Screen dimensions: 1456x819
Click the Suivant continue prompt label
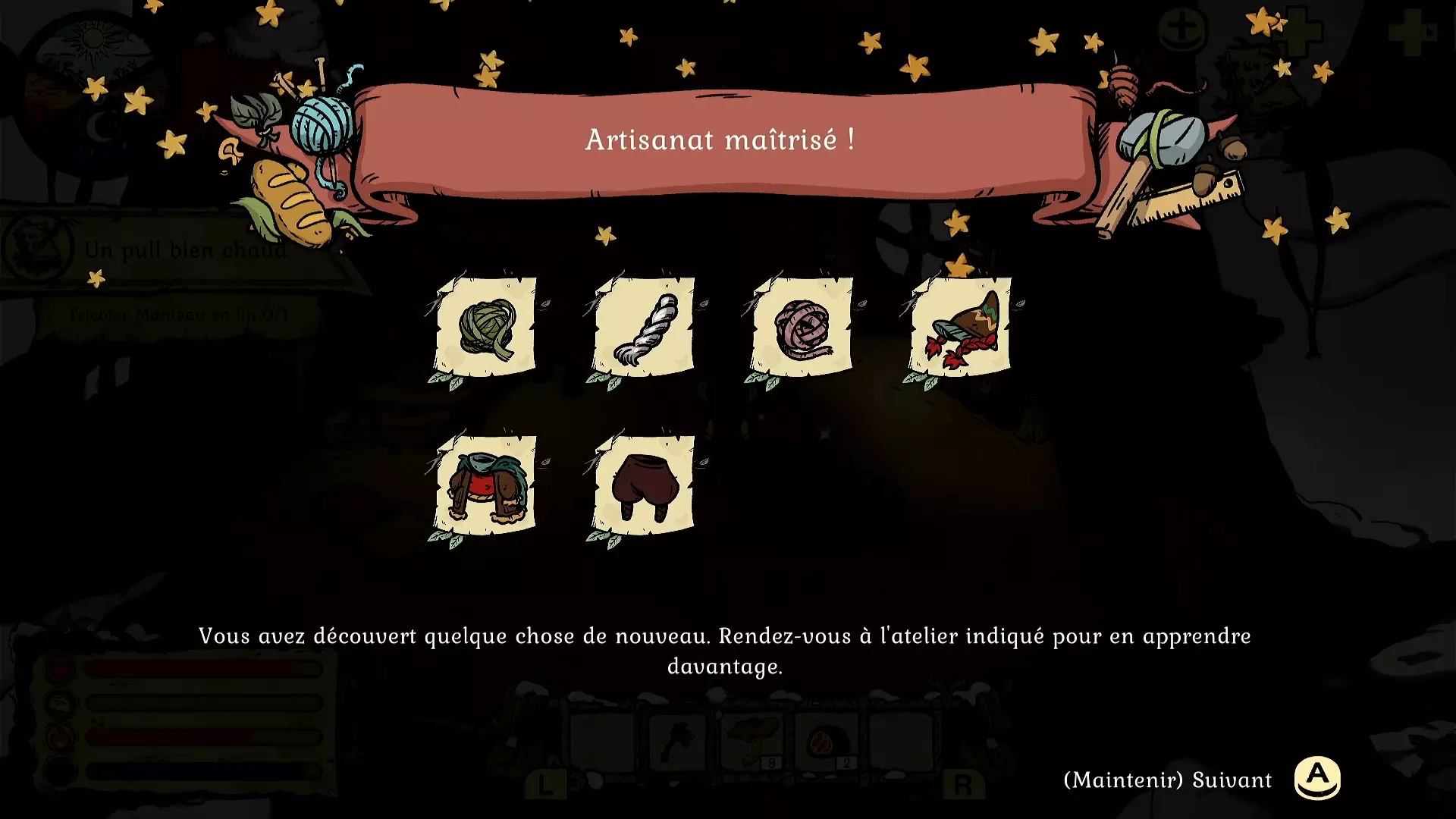click(x=1168, y=780)
